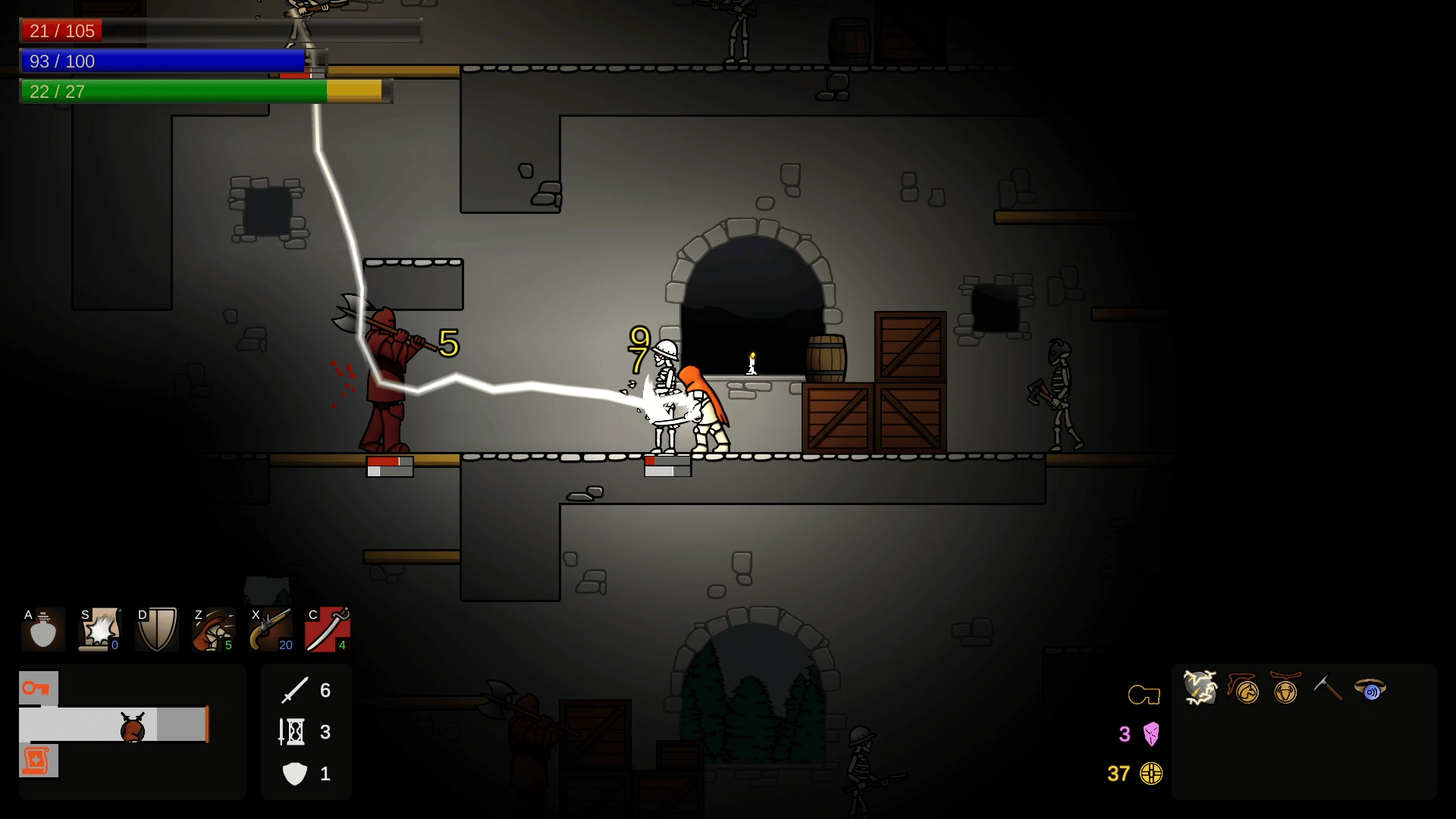
Task: Trigger the dash kick ability
Action: pos(214,629)
